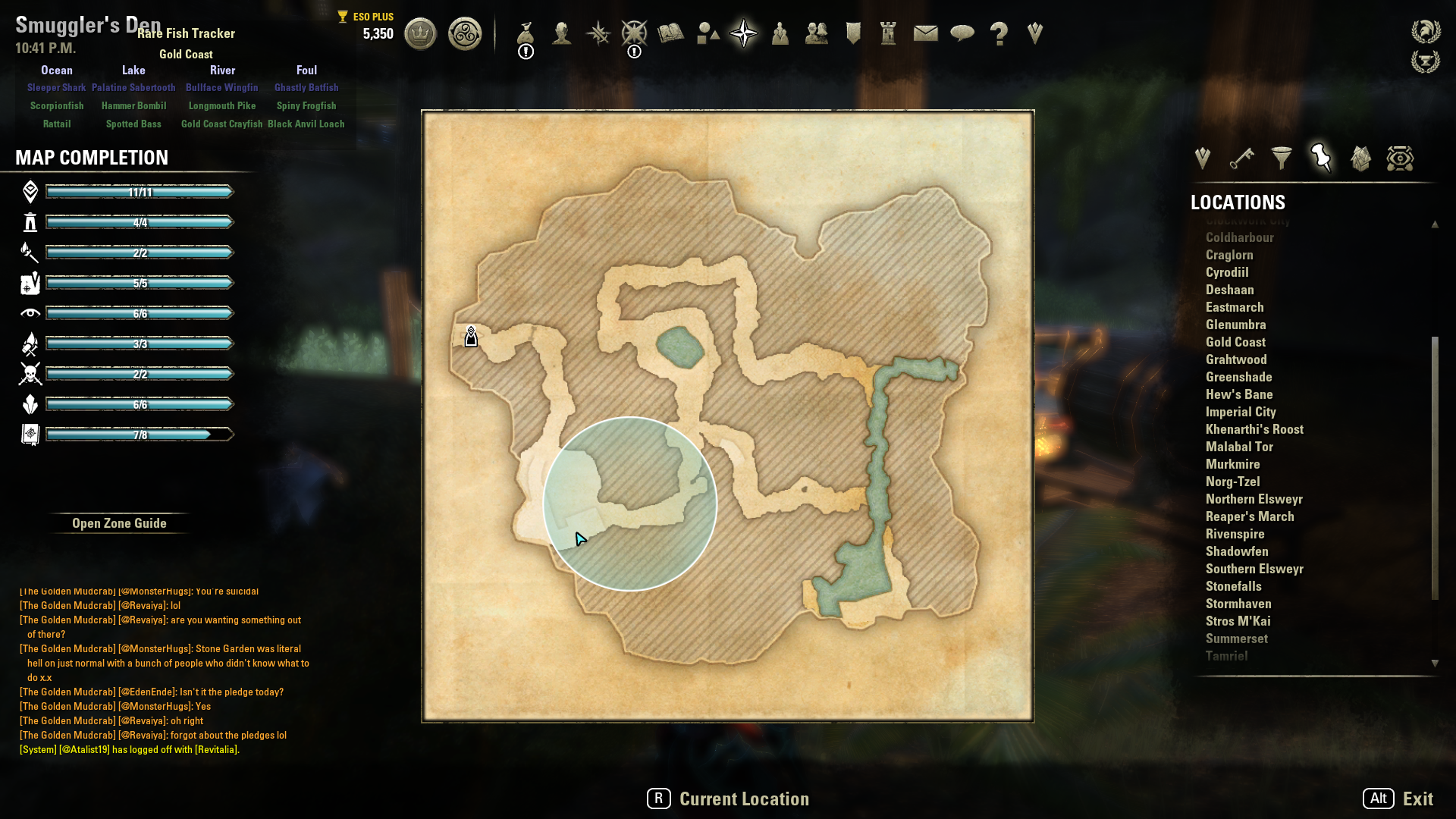Open Zone Guide
1456x819 pixels.
119,523
